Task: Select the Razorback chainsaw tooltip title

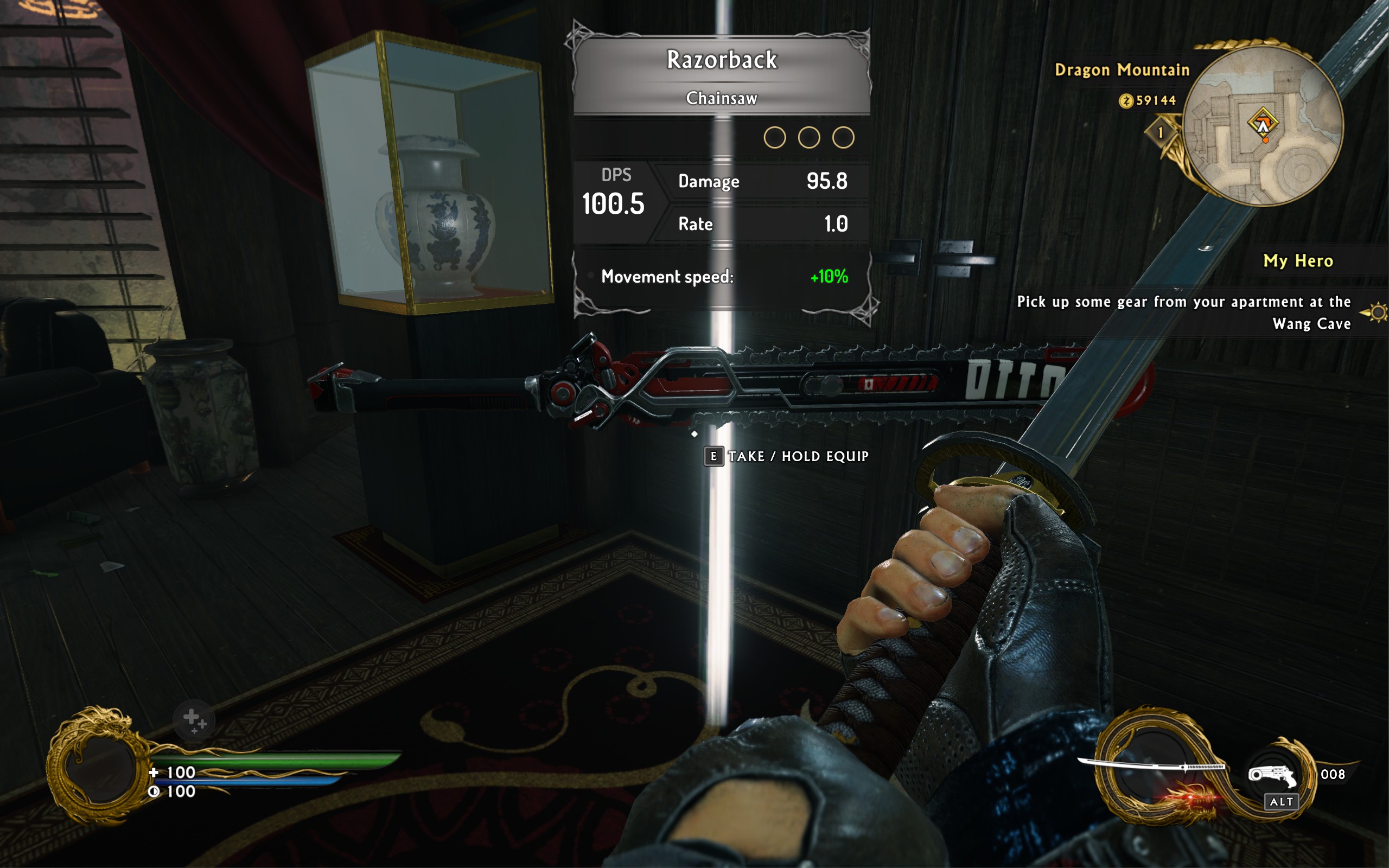Action: (722, 60)
